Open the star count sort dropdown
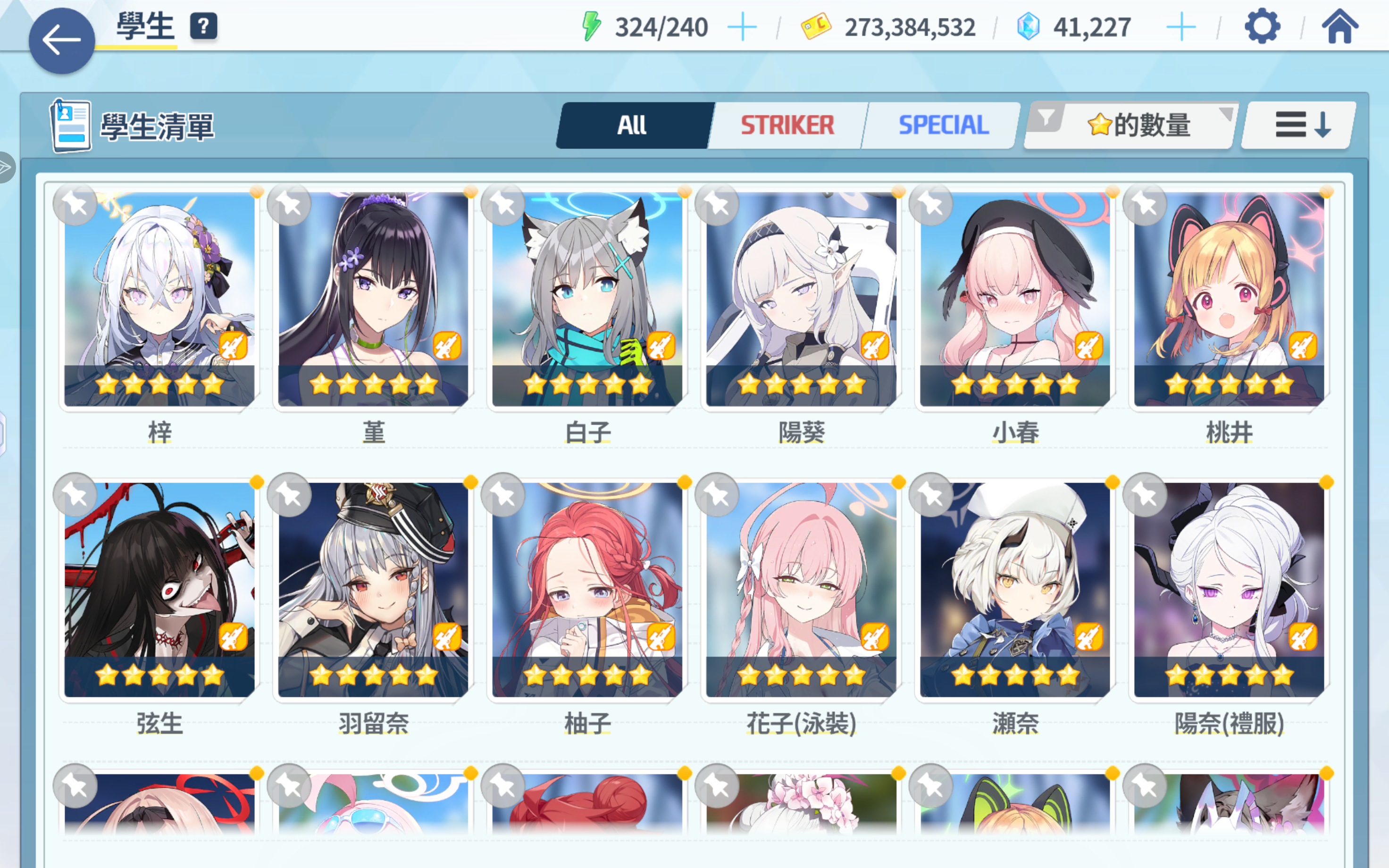The height and width of the screenshot is (868, 1389). (1131, 125)
